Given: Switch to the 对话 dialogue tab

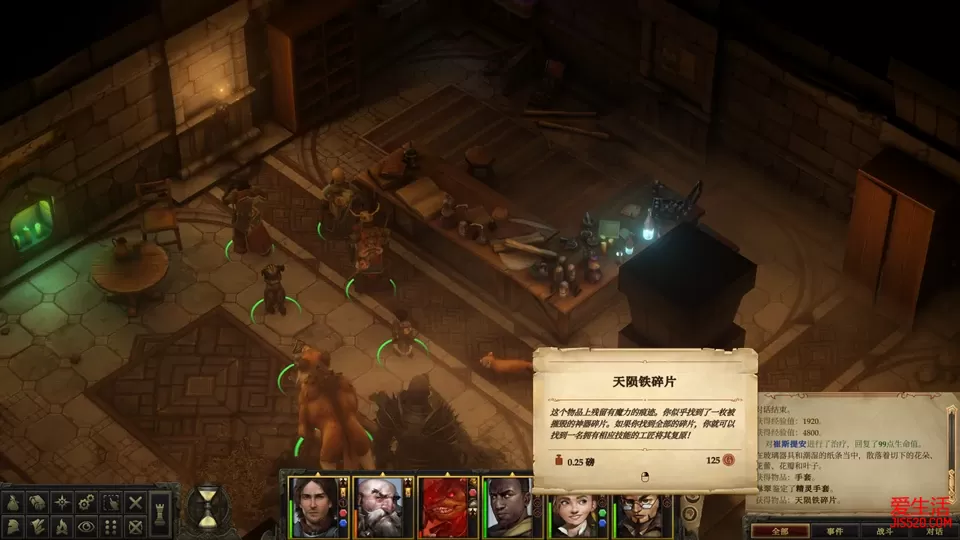Looking at the screenshot, I should click(x=934, y=530).
